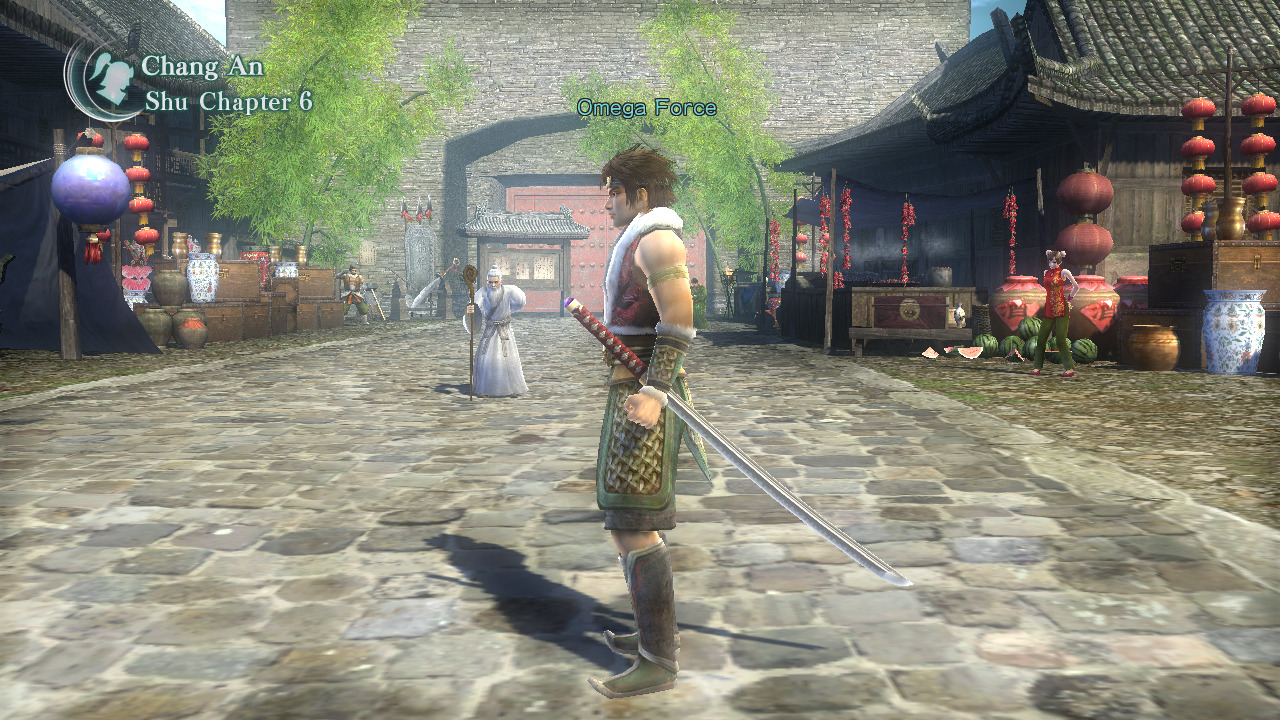Select the Omega Force player nameplate

(646, 107)
